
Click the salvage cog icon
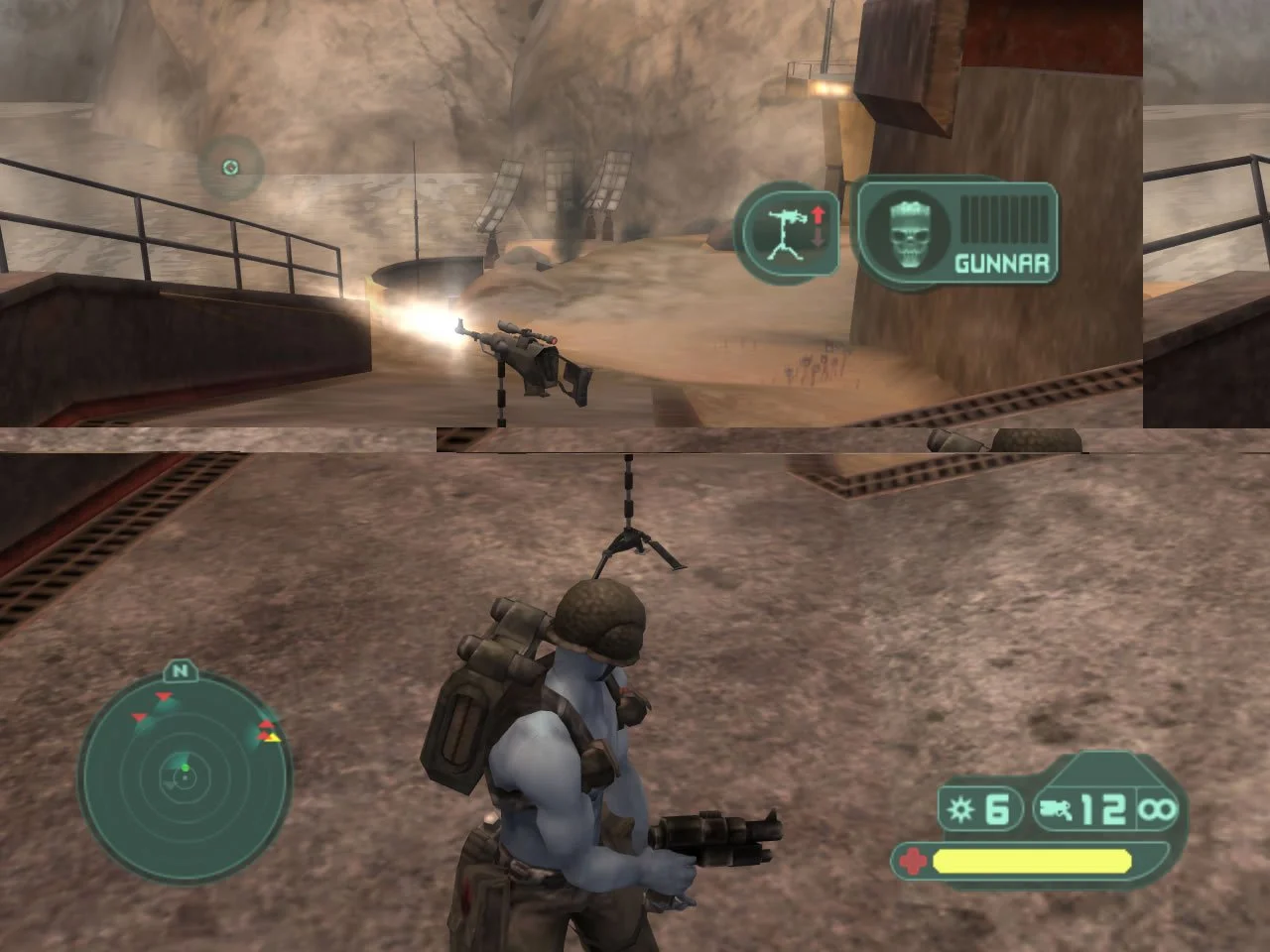coord(959,809)
